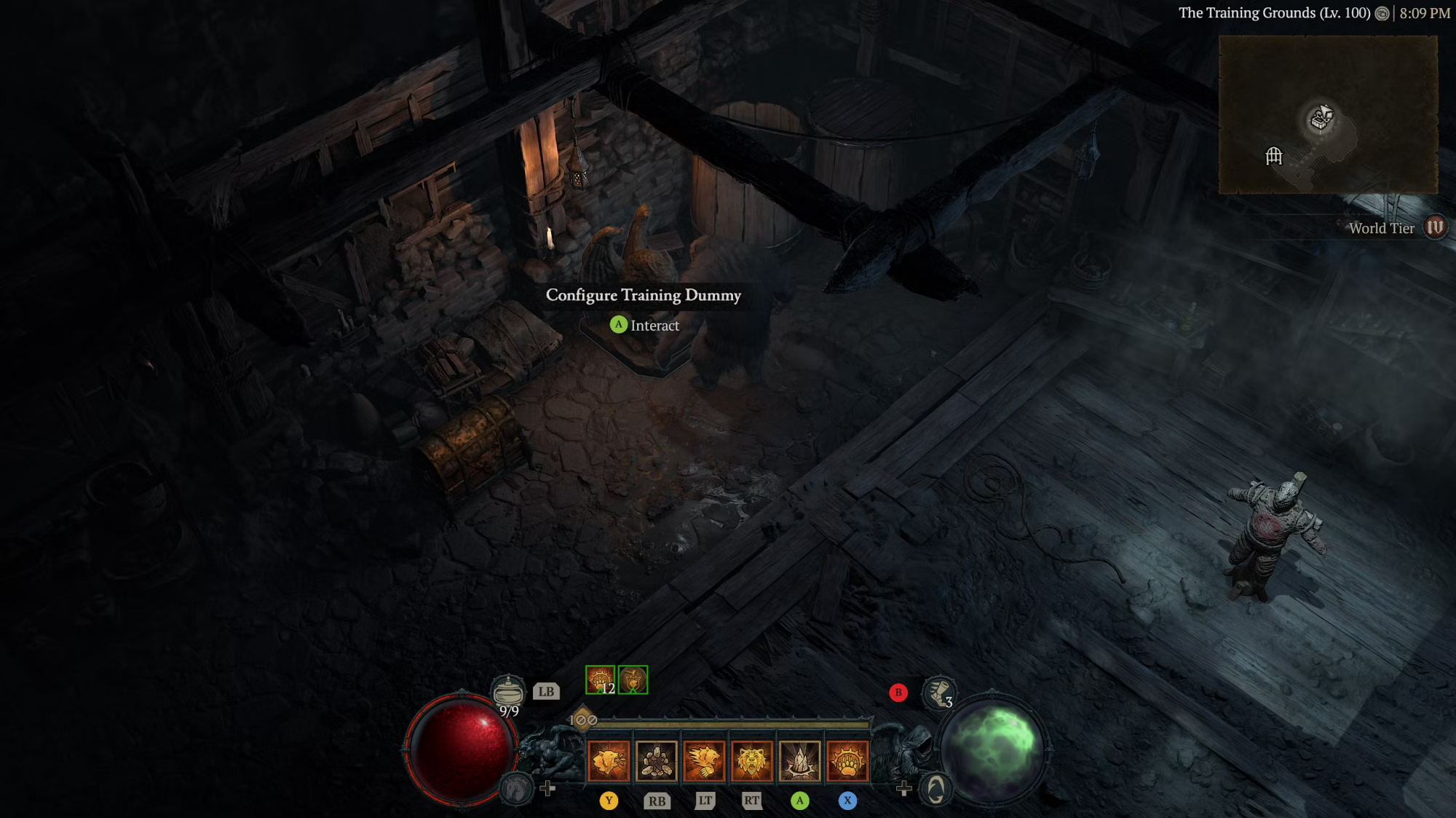1456x818 pixels.
Task: Inspect the bear paw buff with 12 stacks
Action: click(601, 680)
